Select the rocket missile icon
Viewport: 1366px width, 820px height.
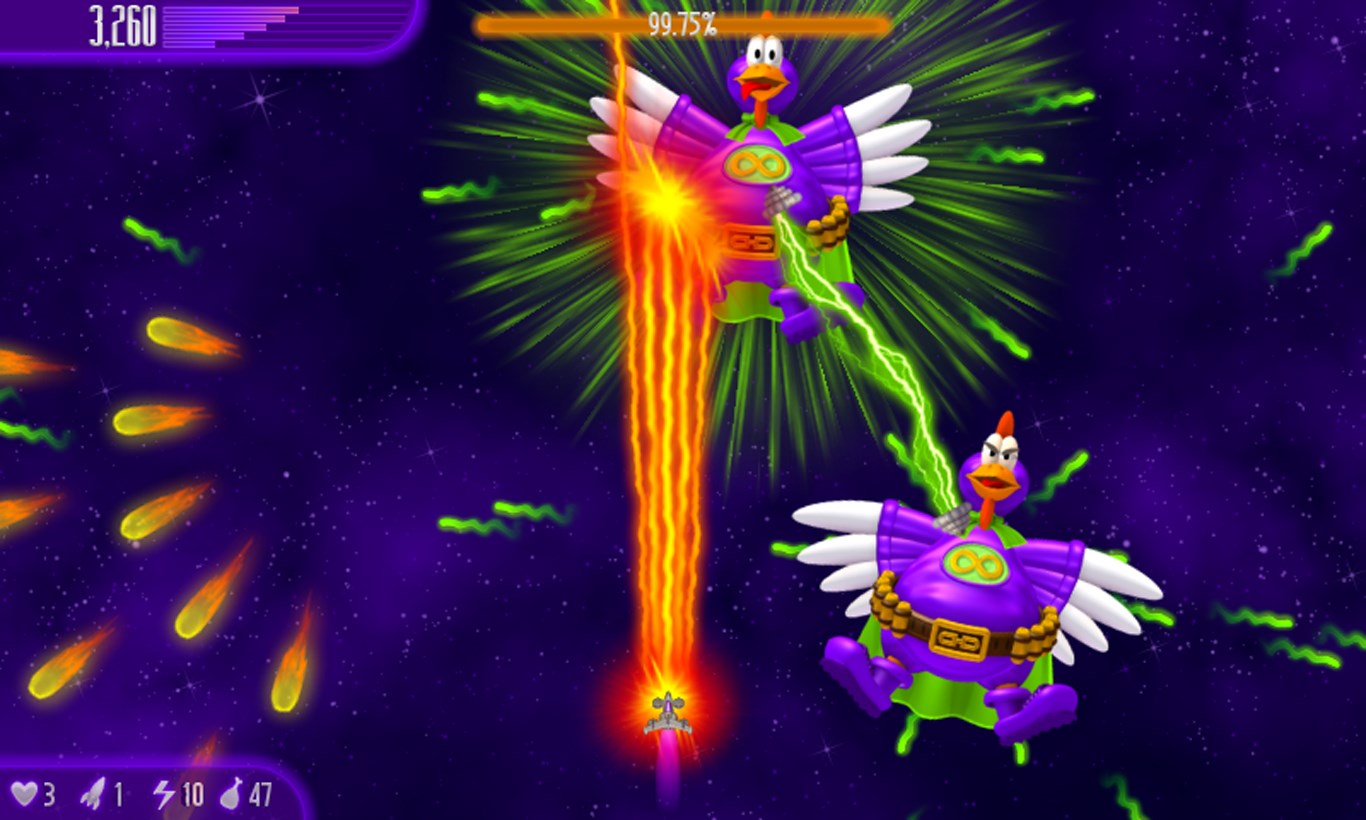pos(91,791)
